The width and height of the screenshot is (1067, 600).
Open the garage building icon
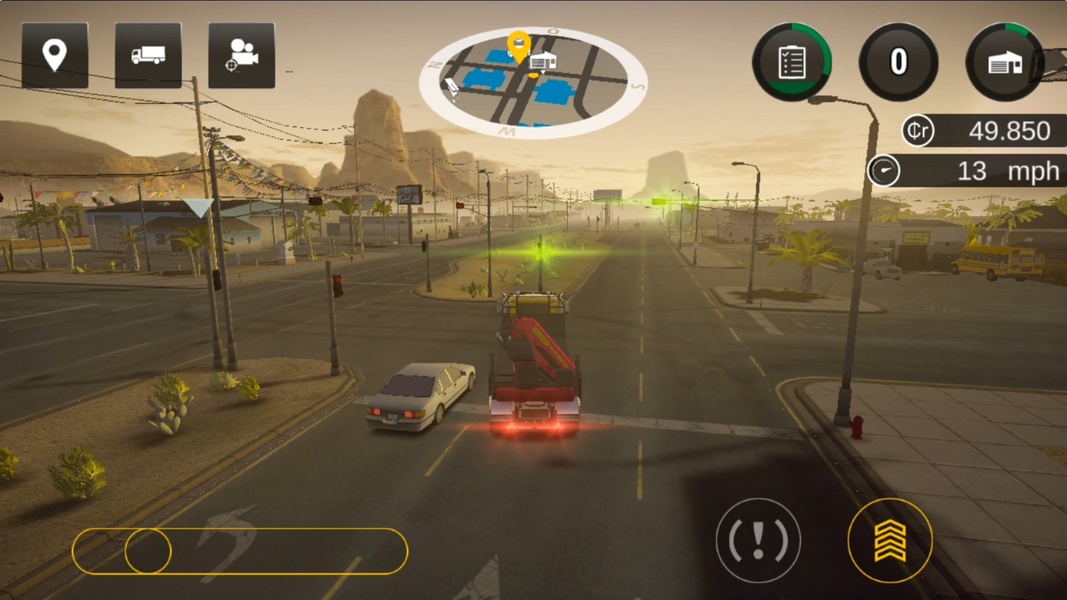pos(1005,62)
